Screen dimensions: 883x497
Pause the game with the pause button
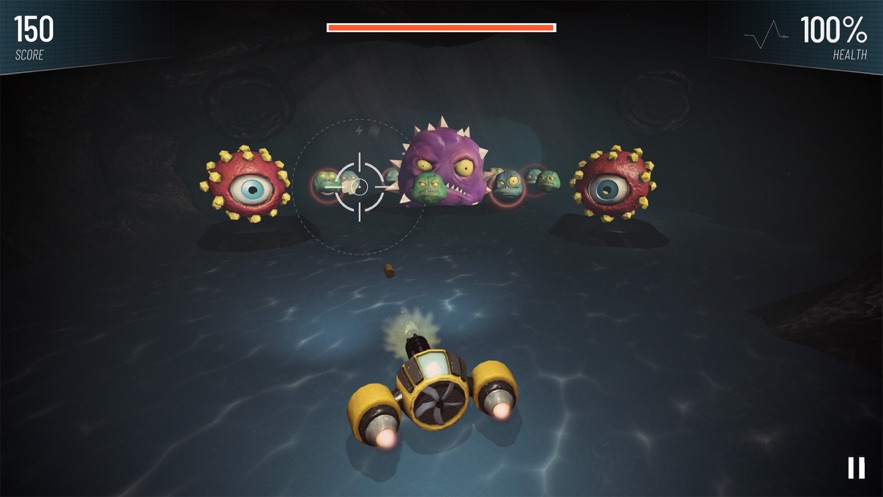(x=856, y=467)
